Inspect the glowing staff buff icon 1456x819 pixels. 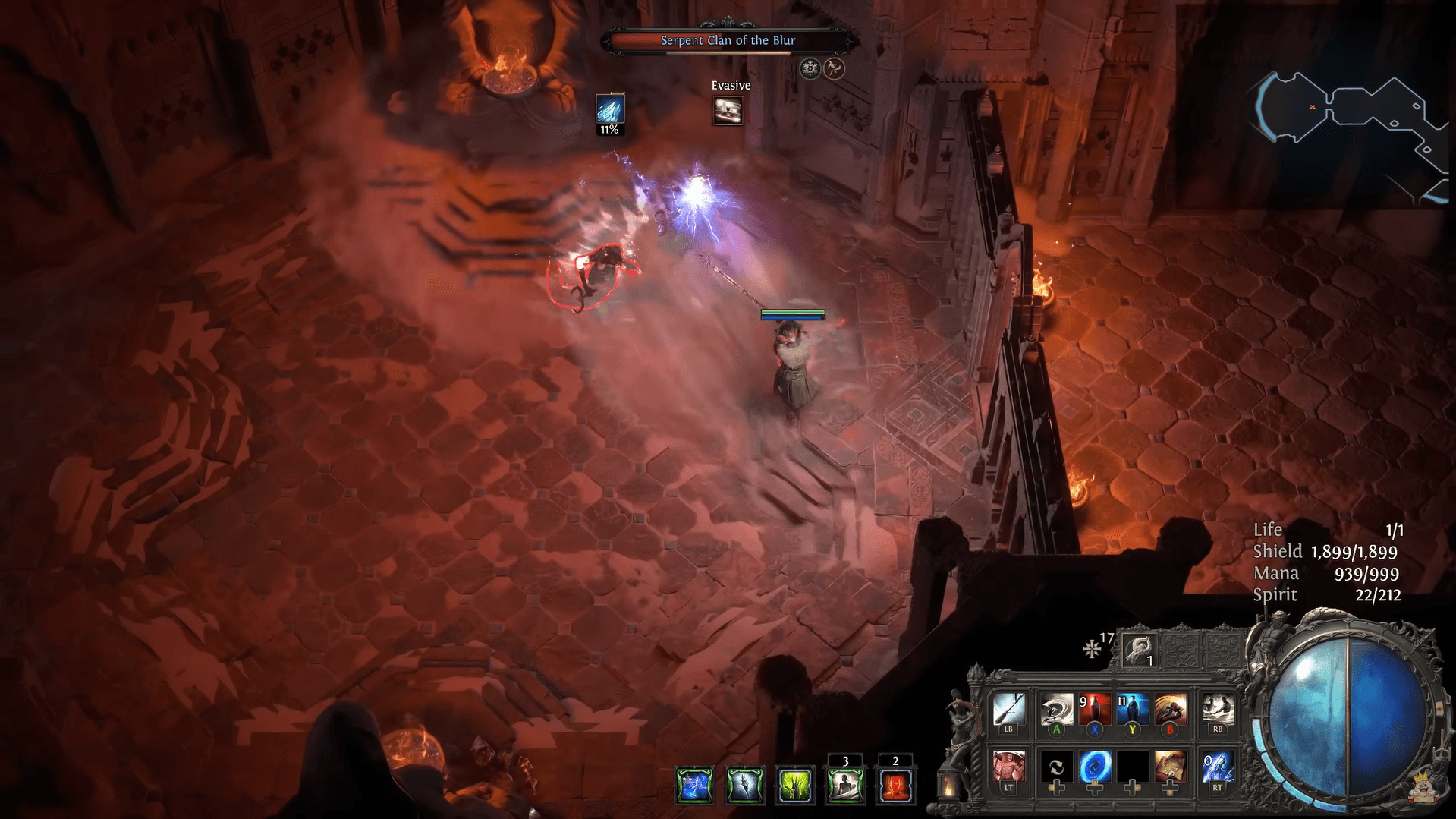click(x=744, y=784)
